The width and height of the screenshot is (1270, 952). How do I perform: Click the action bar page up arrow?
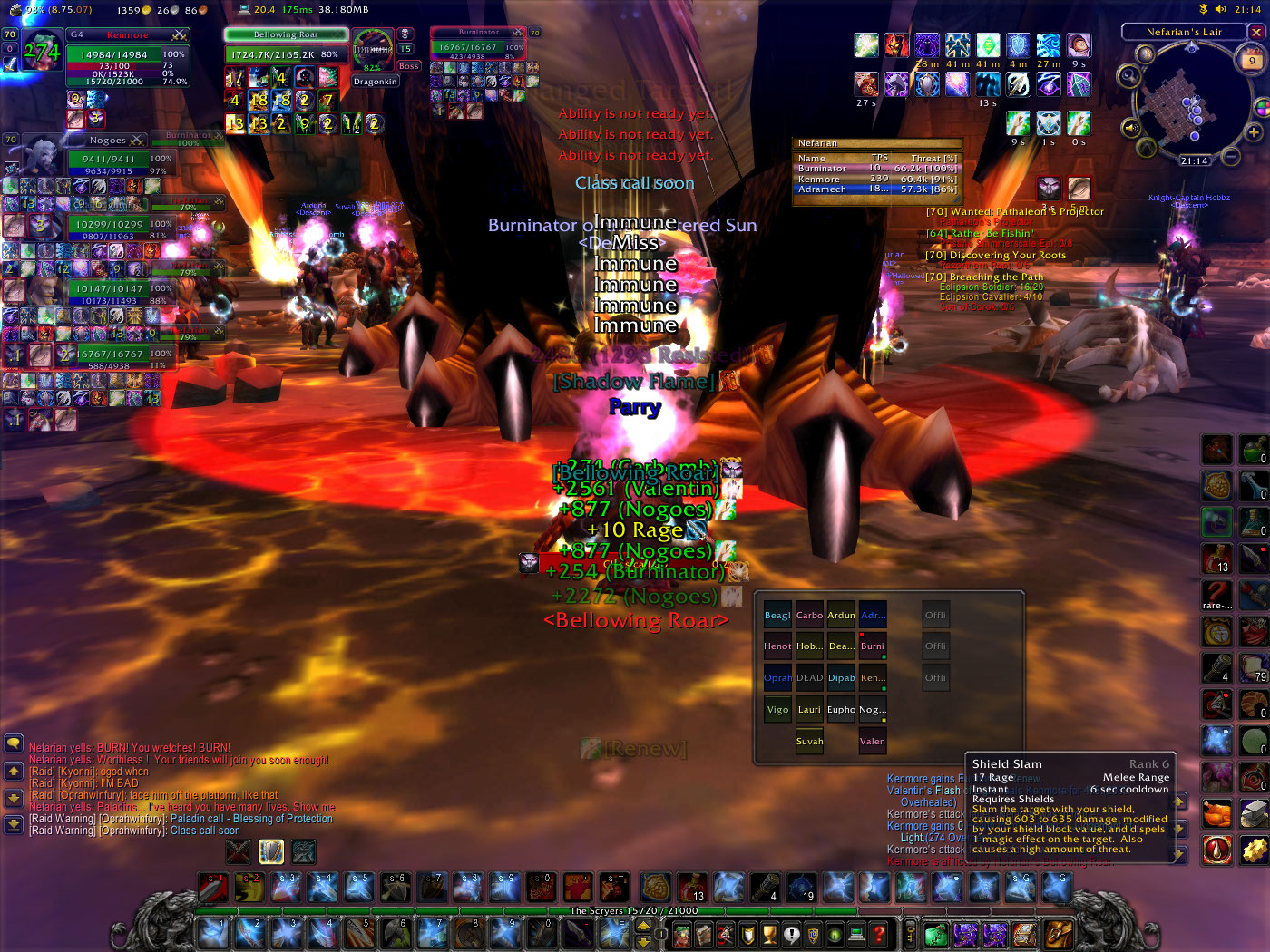[x=643, y=926]
